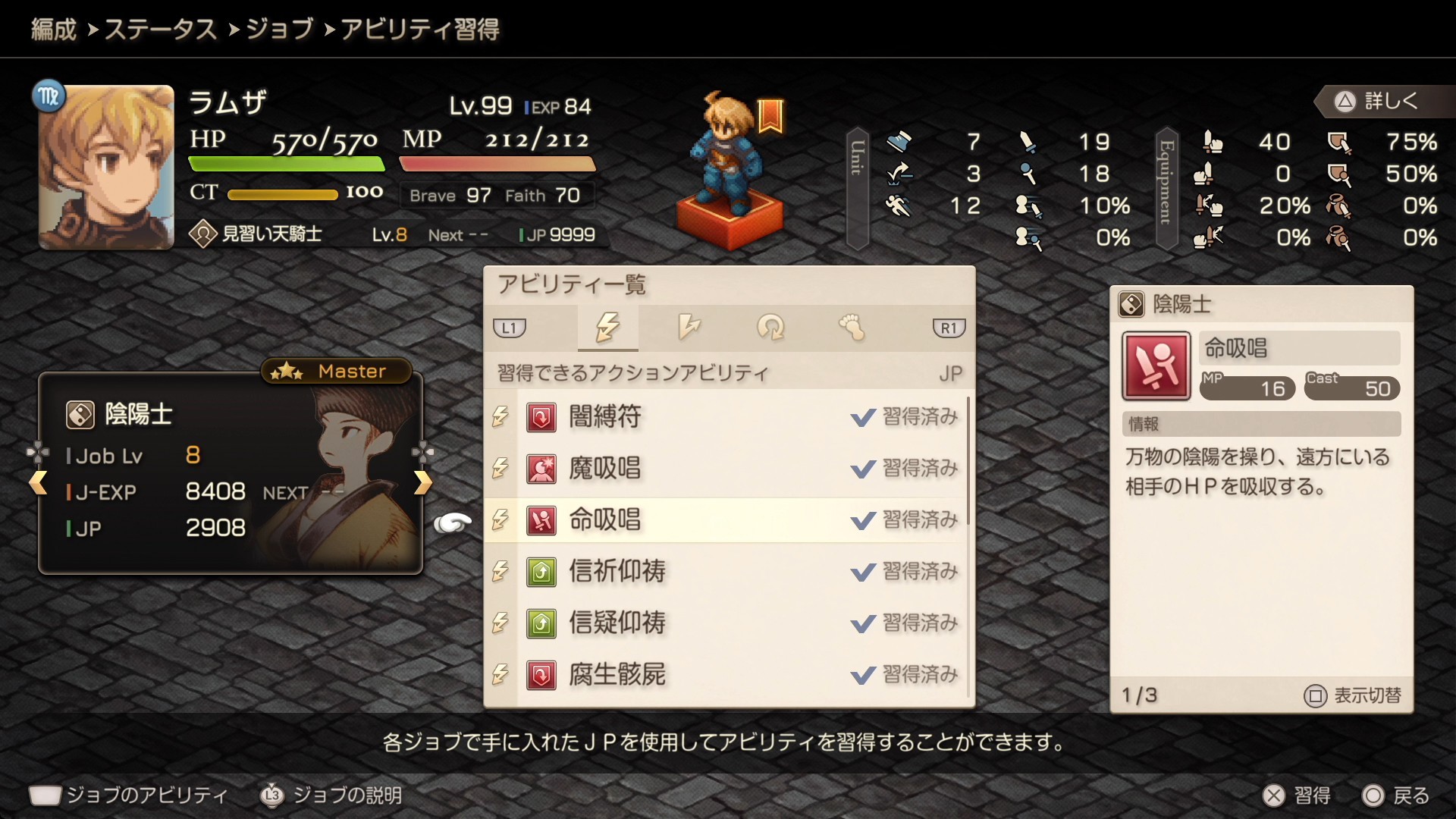Toggle the 表示切替 display switch

[1353, 695]
